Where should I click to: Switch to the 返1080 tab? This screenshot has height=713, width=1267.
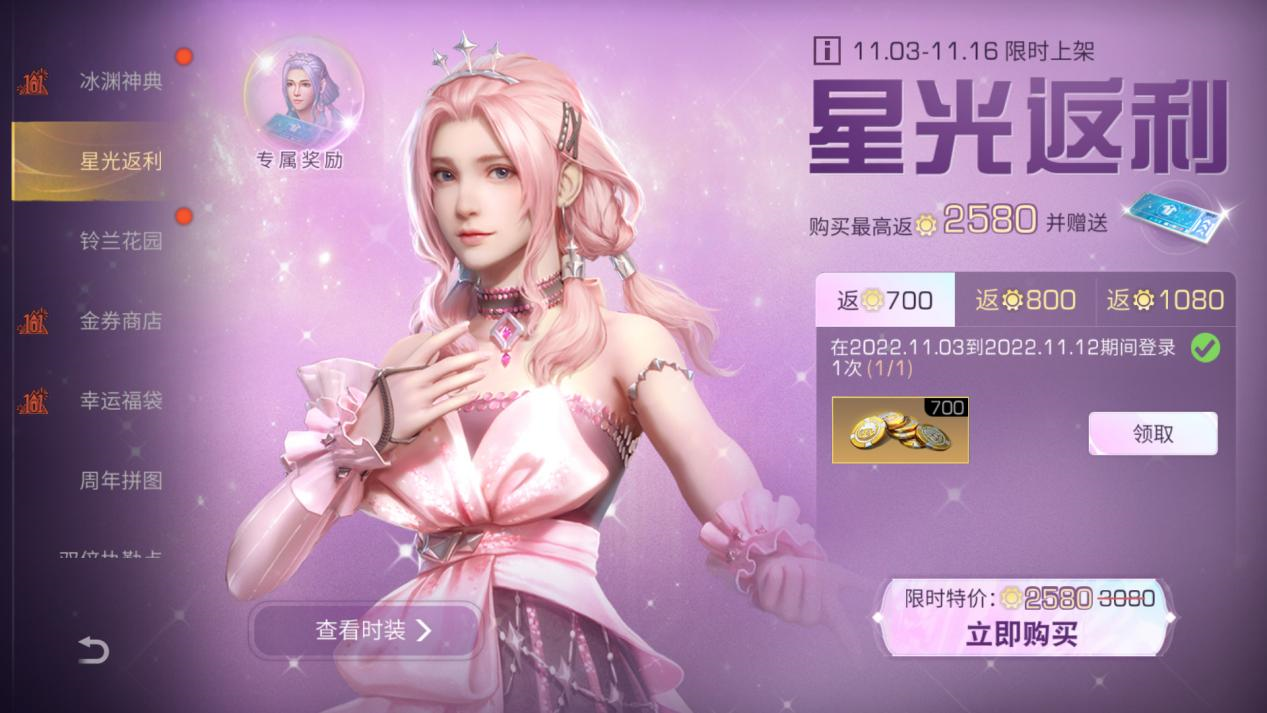[1165, 300]
